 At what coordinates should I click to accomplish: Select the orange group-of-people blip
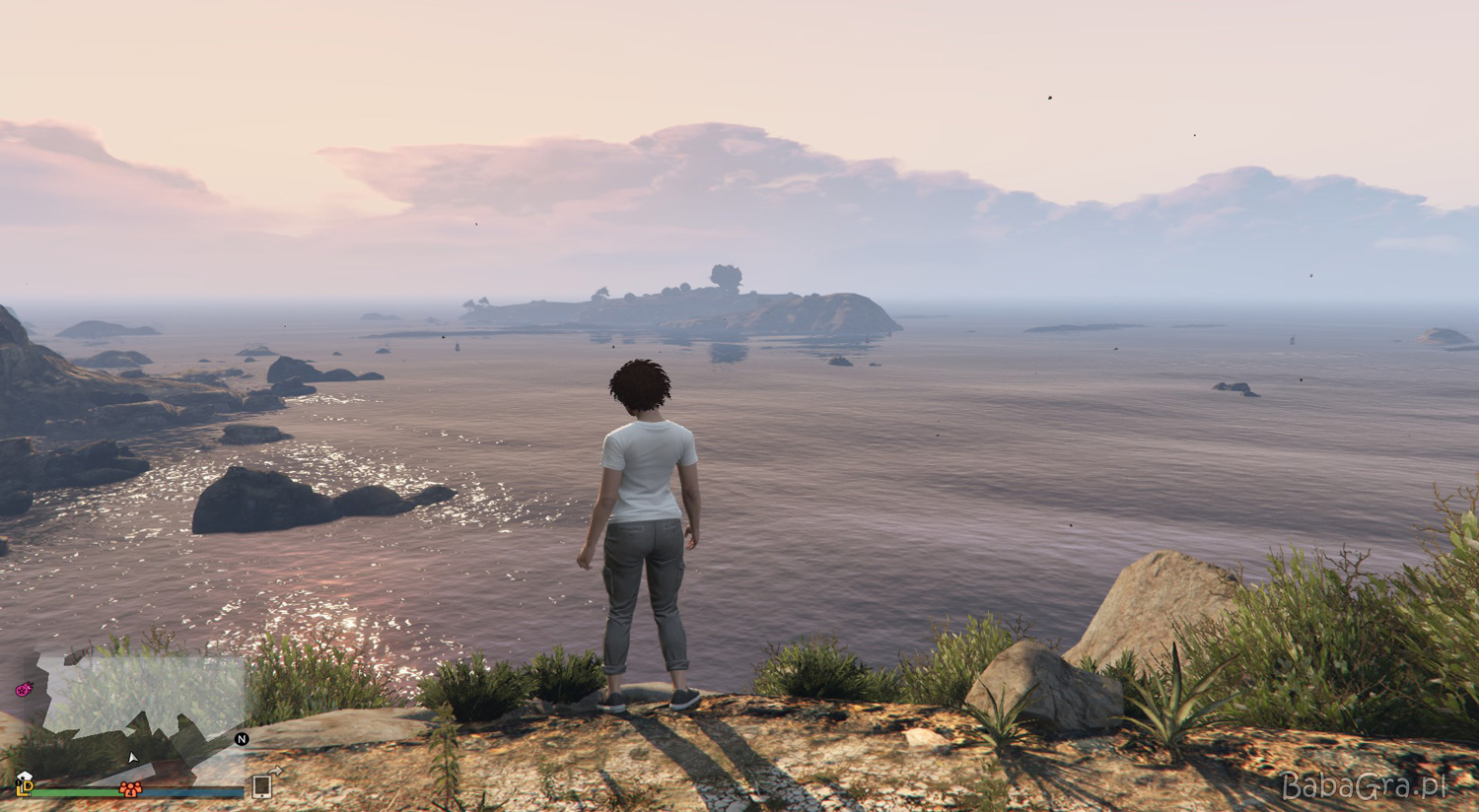(130, 788)
